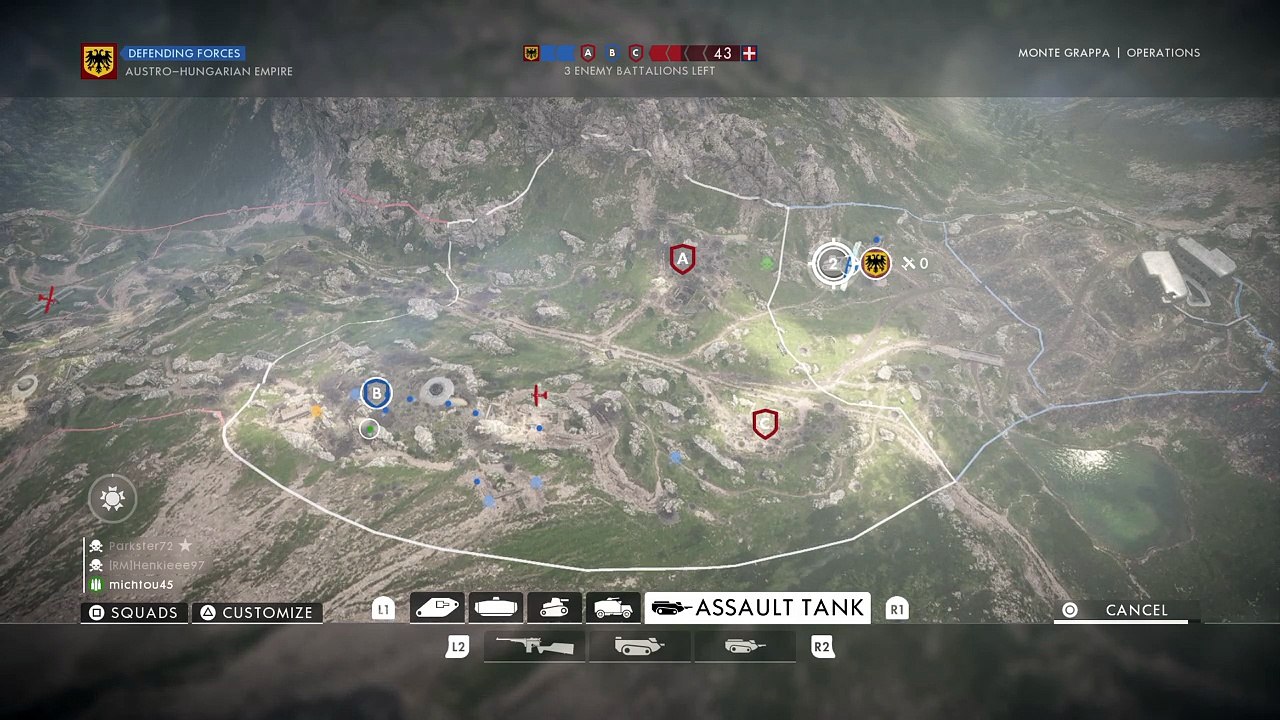Pick the light tank with turret class
Image resolution: width=1280 pixels, height=720 pixels.
[x=554, y=607]
